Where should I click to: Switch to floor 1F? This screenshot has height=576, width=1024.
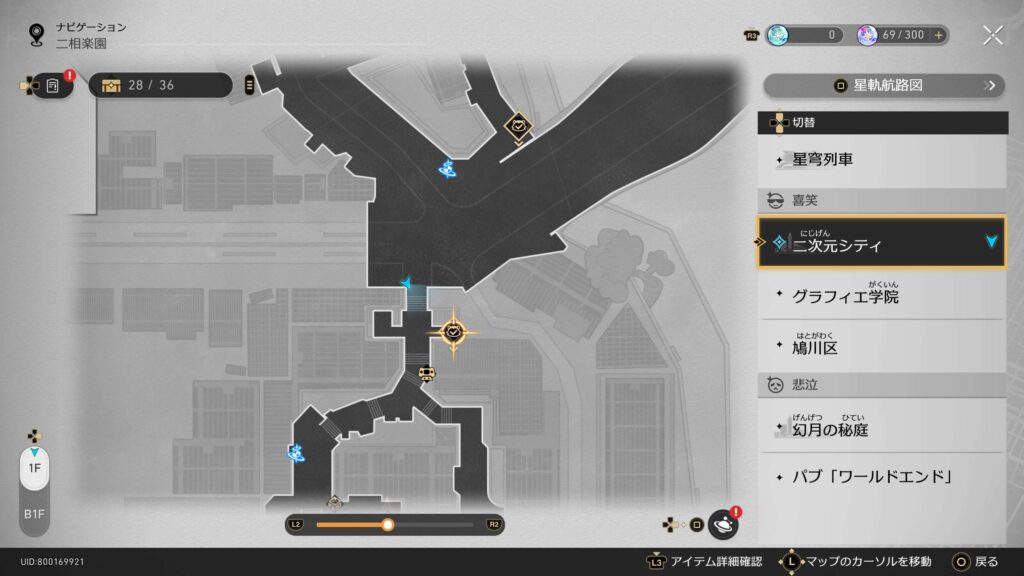(34, 468)
